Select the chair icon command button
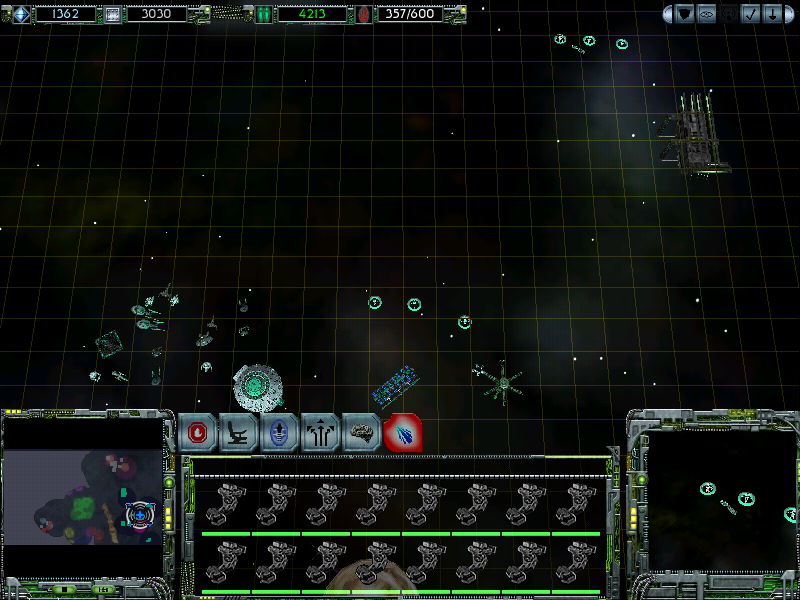The width and height of the screenshot is (800, 600). point(239,433)
